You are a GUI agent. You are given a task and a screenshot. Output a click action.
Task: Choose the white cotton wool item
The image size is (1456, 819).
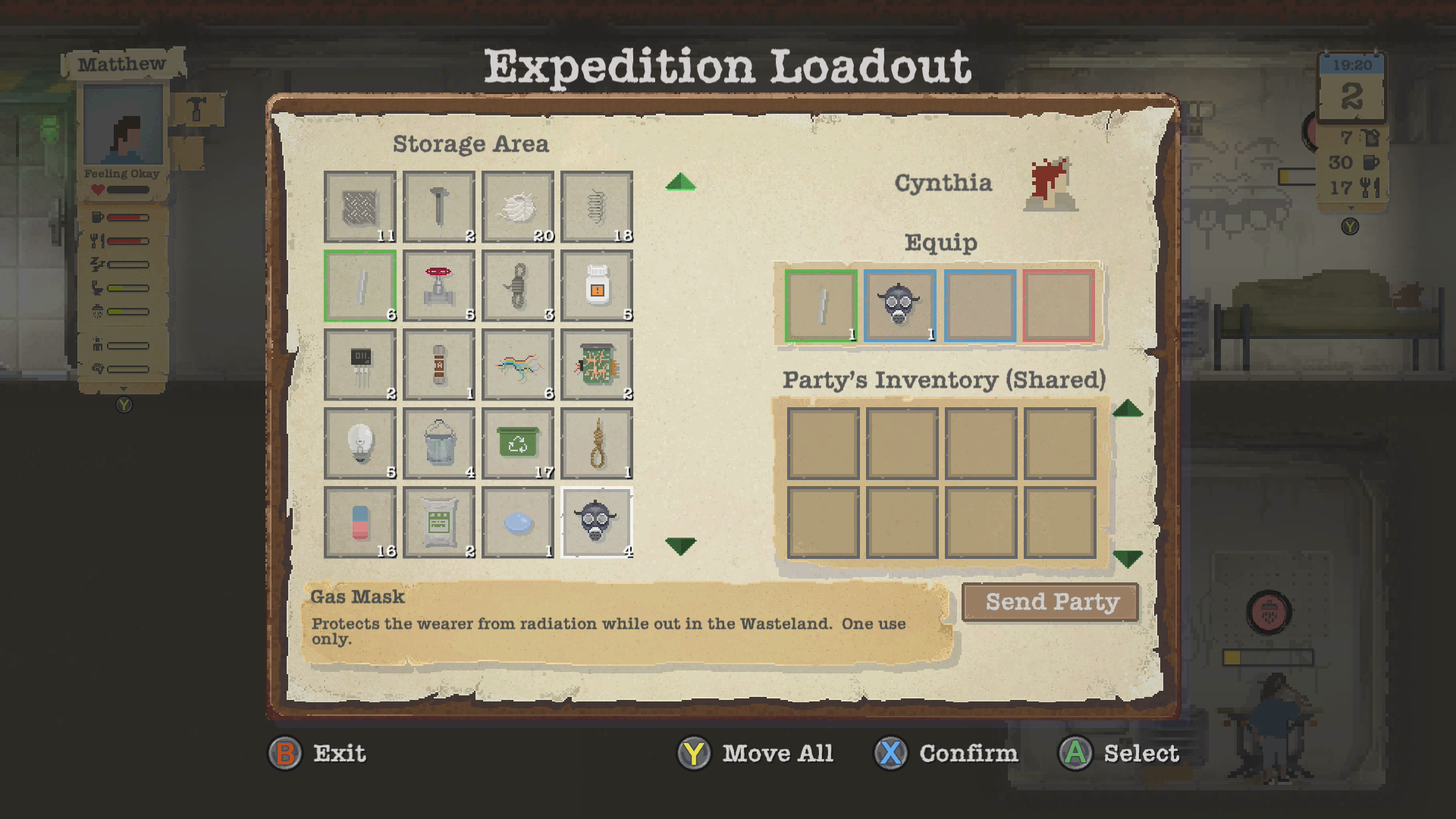(x=518, y=207)
